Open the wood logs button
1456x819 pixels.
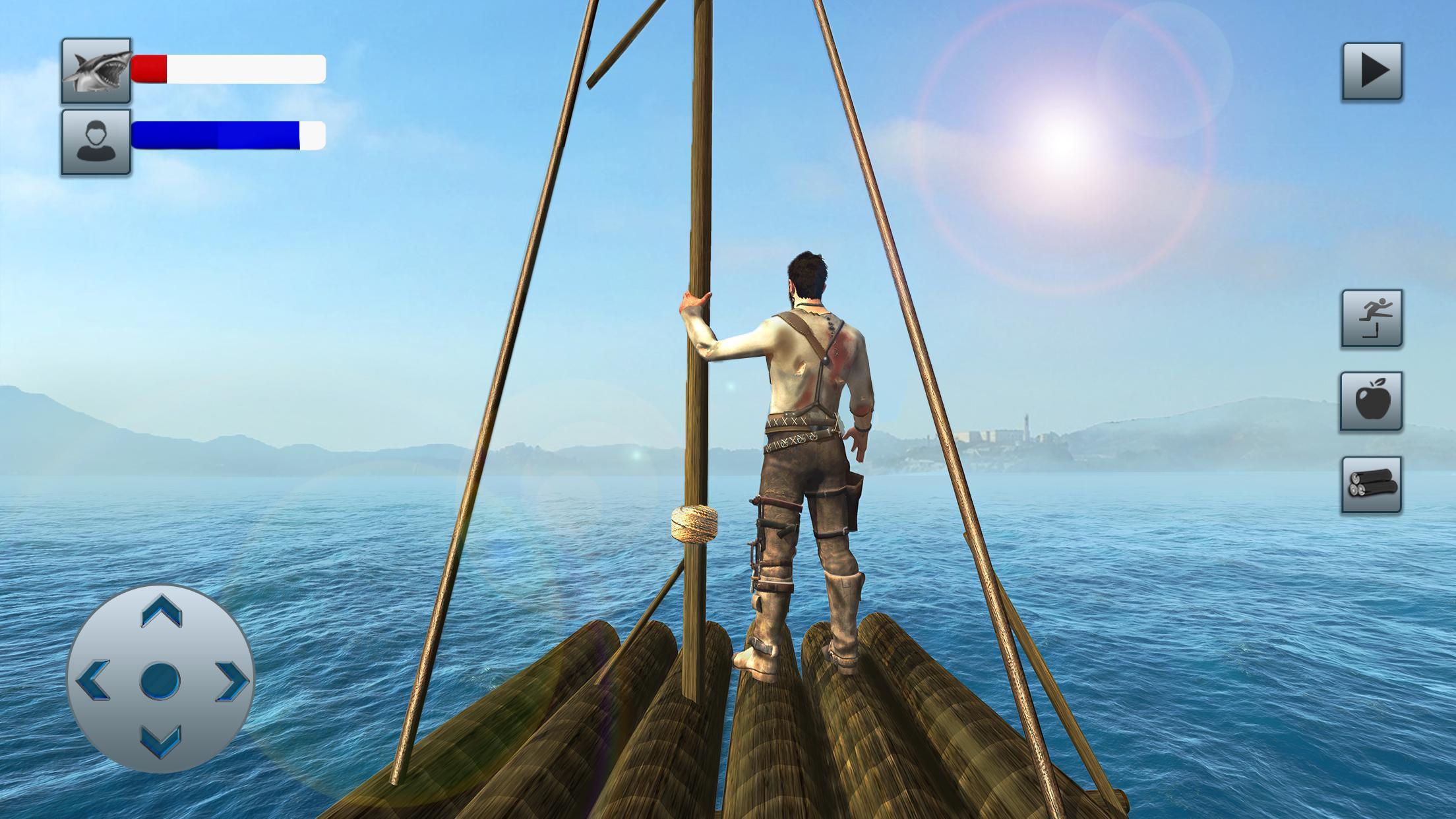[1371, 485]
